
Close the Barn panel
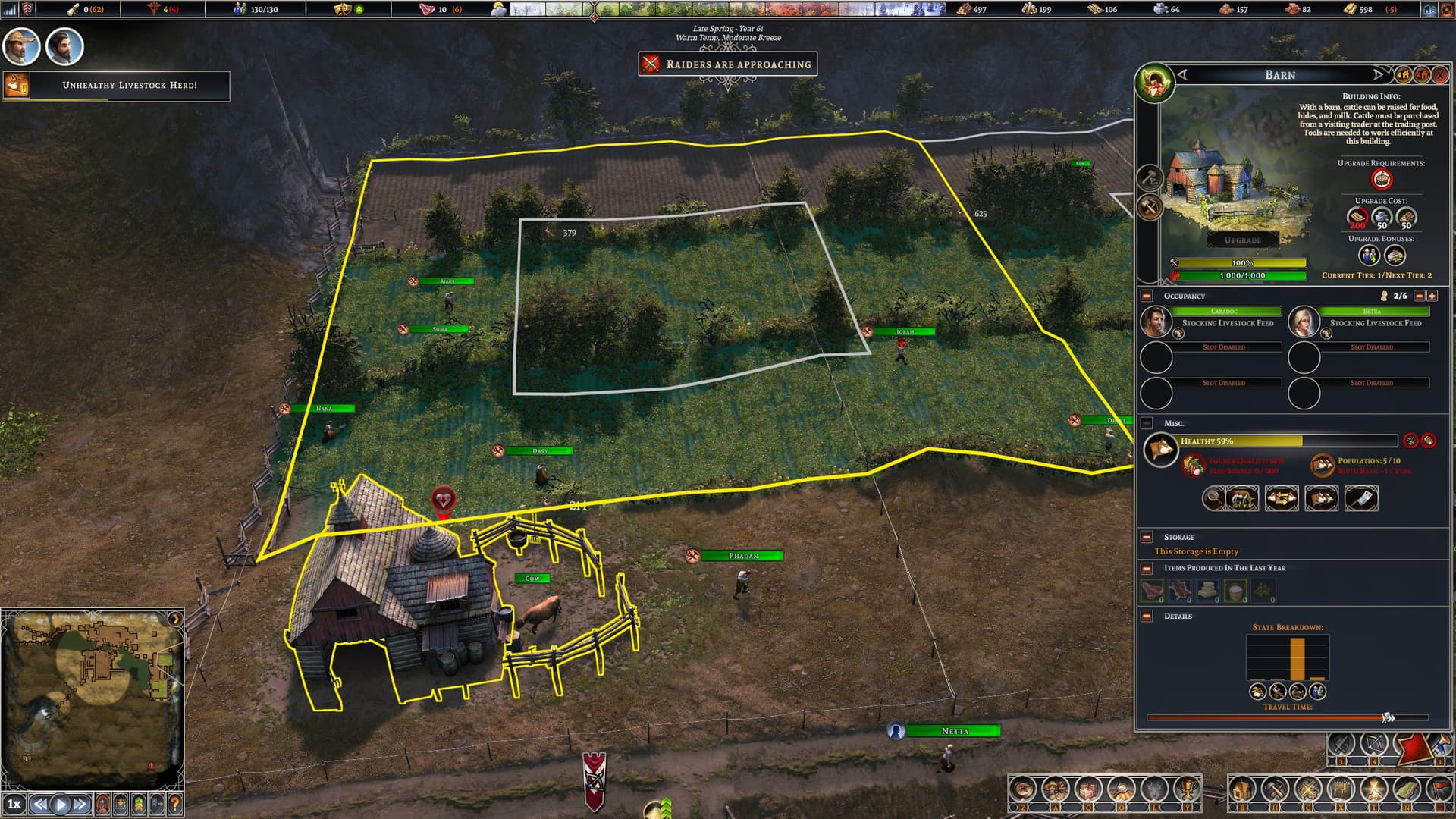[x=1439, y=75]
